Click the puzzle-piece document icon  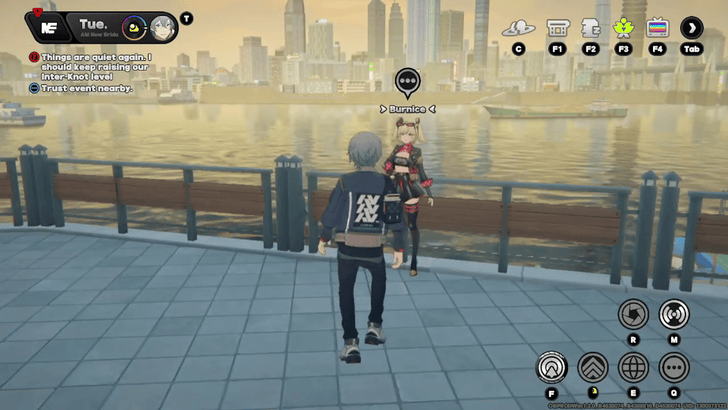tap(591, 27)
